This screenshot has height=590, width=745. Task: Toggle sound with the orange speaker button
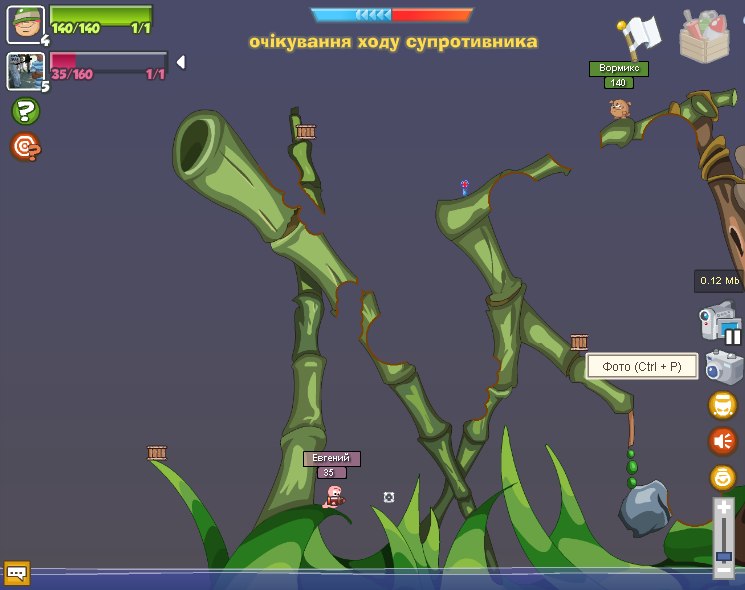[722, 441]
